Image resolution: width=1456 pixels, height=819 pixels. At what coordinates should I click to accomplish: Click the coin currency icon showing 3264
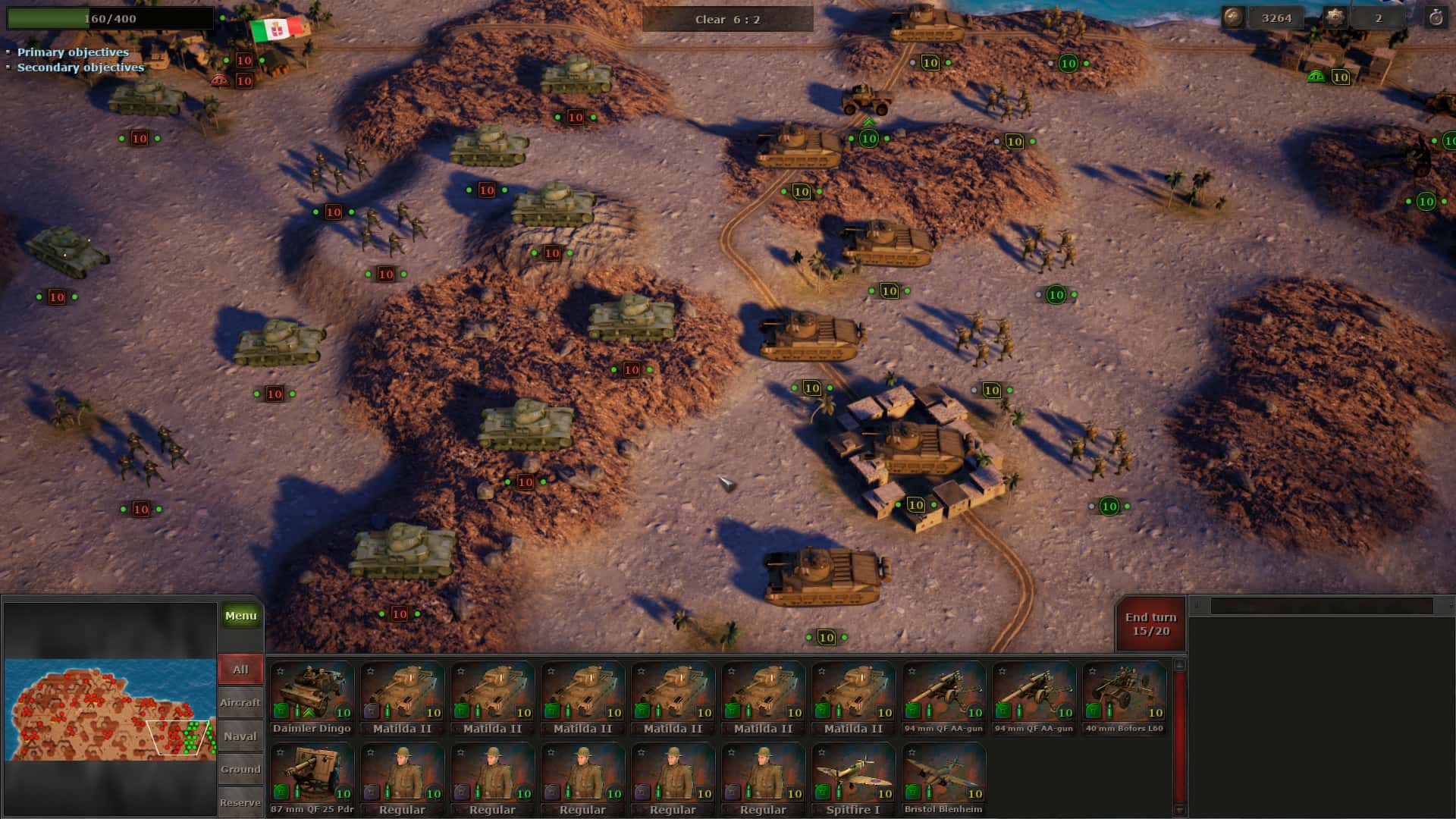(1233, 17)
